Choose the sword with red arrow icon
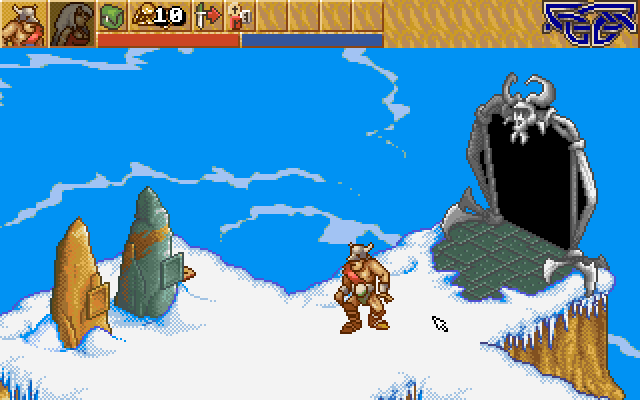Screen dimensions: 640x400 208,16
